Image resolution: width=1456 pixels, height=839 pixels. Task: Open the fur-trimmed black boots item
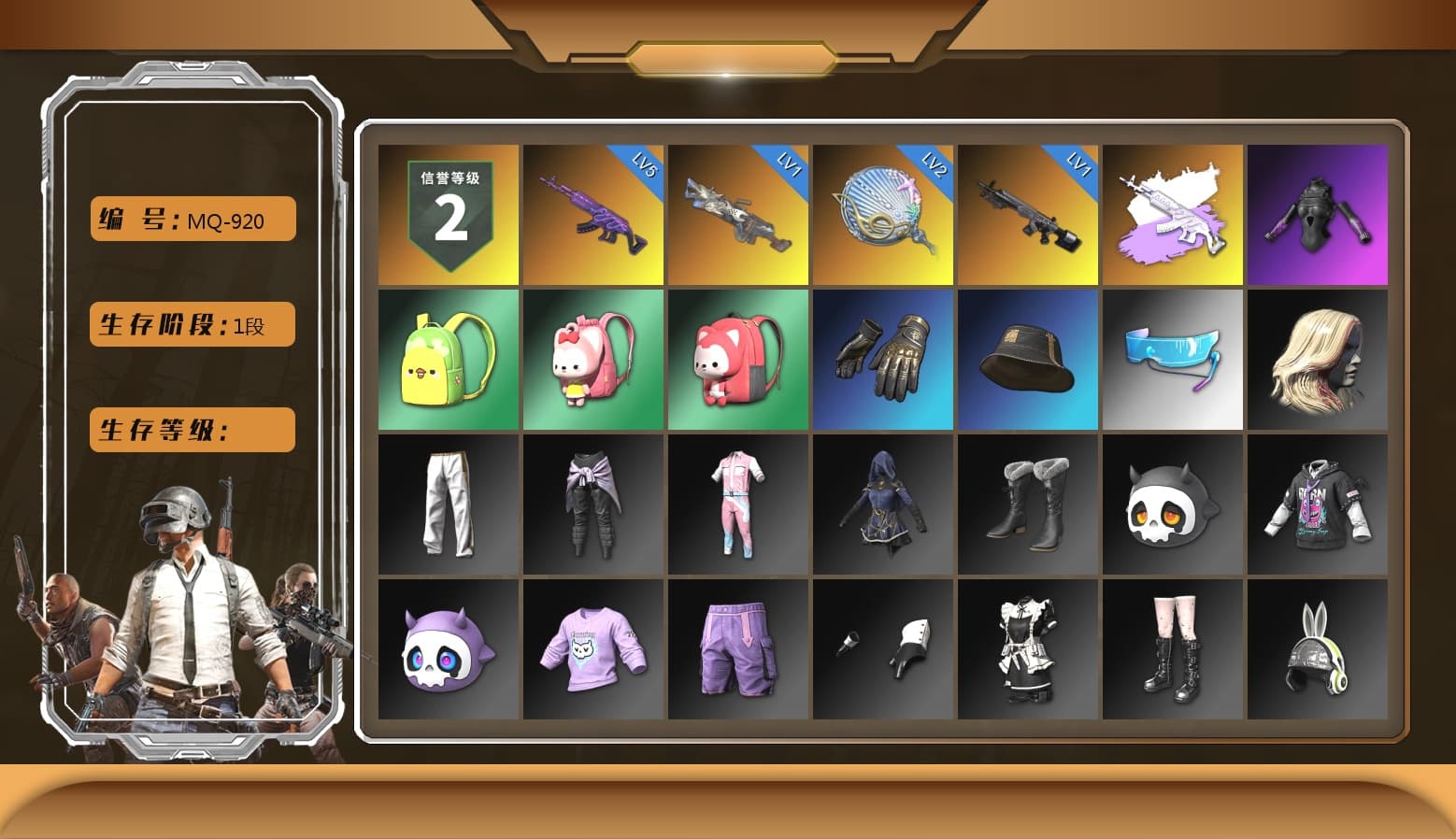pos(1028,505)
